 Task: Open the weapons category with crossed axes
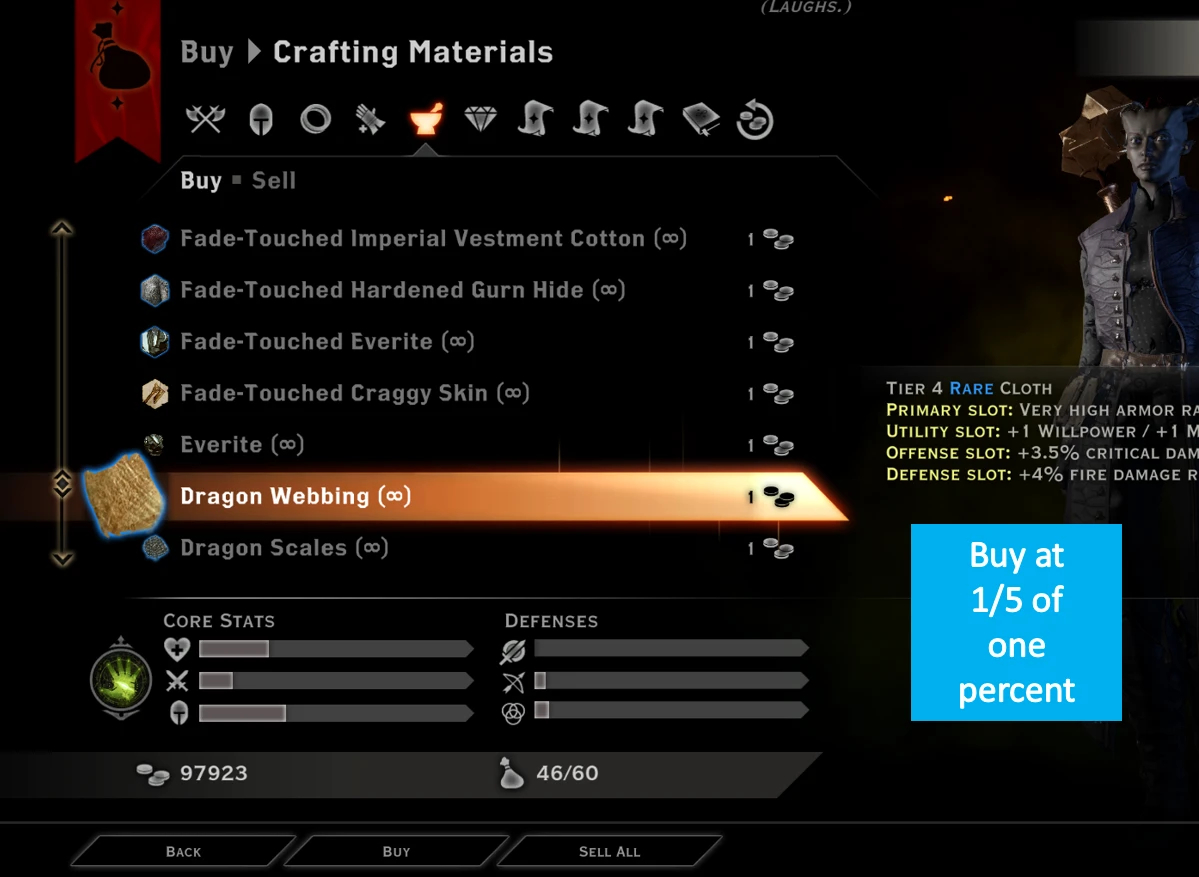pos(205,120)
